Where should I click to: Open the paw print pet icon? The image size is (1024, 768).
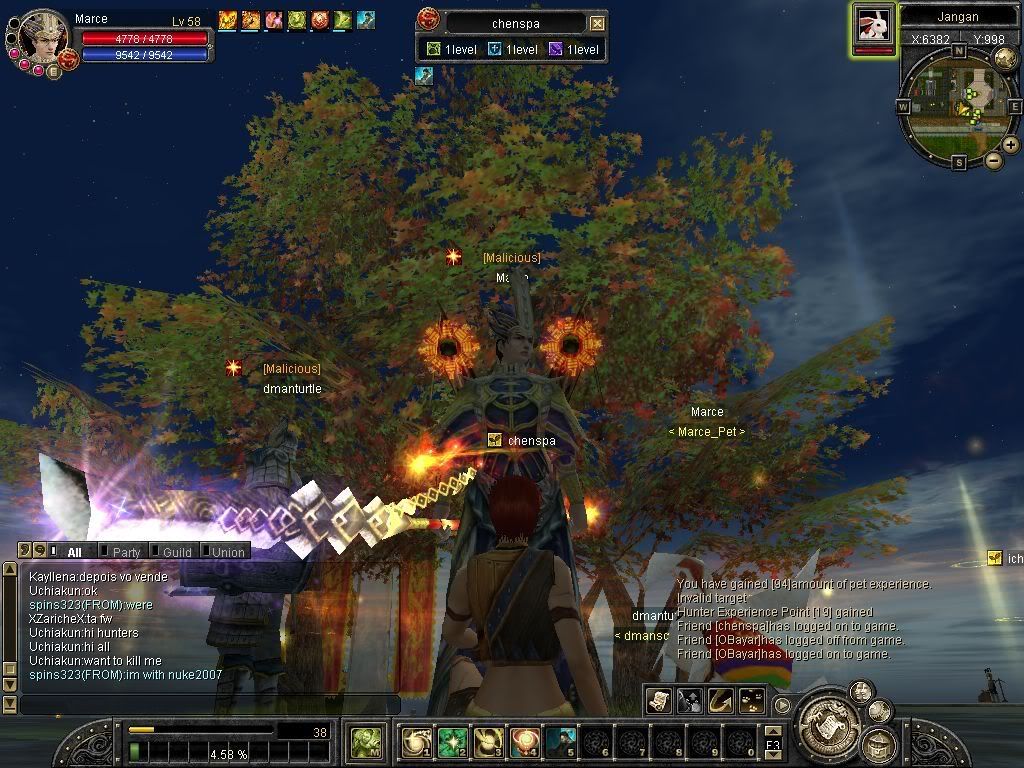[x=751, y=701]
